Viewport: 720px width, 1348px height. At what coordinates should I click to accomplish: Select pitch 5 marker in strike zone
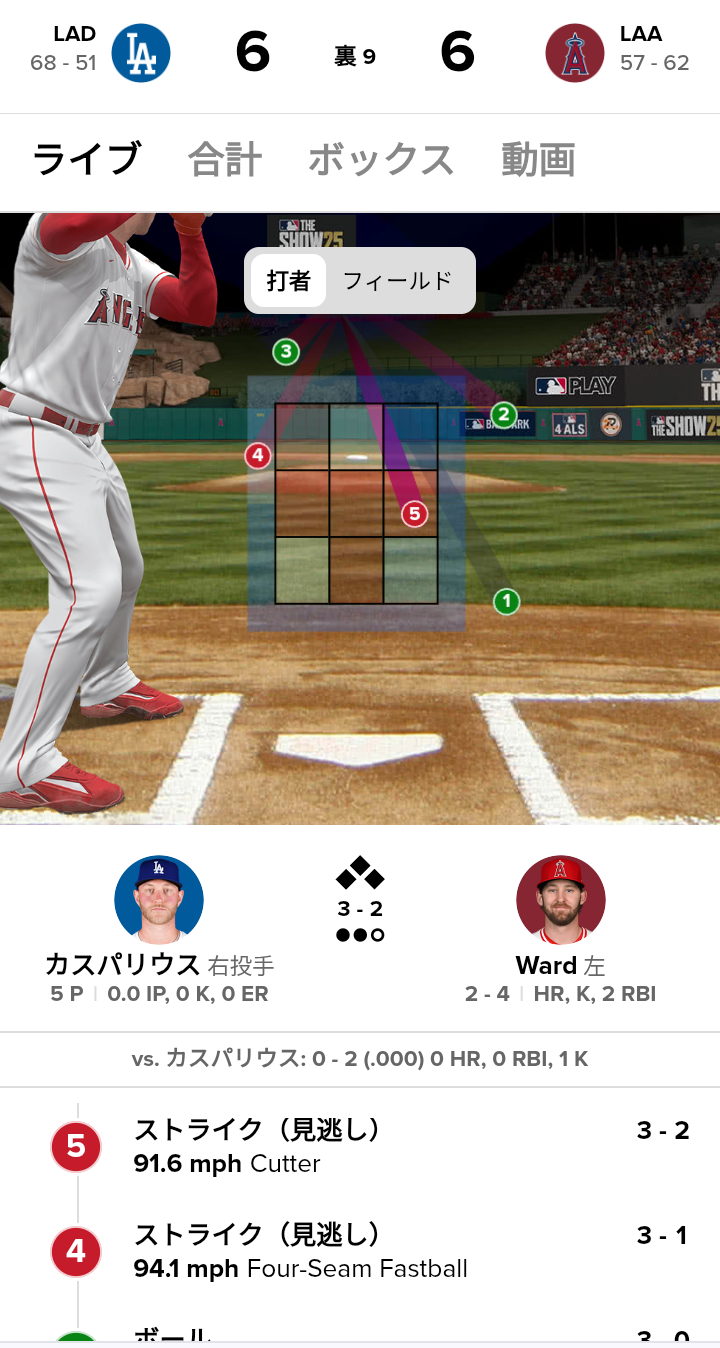414,514
